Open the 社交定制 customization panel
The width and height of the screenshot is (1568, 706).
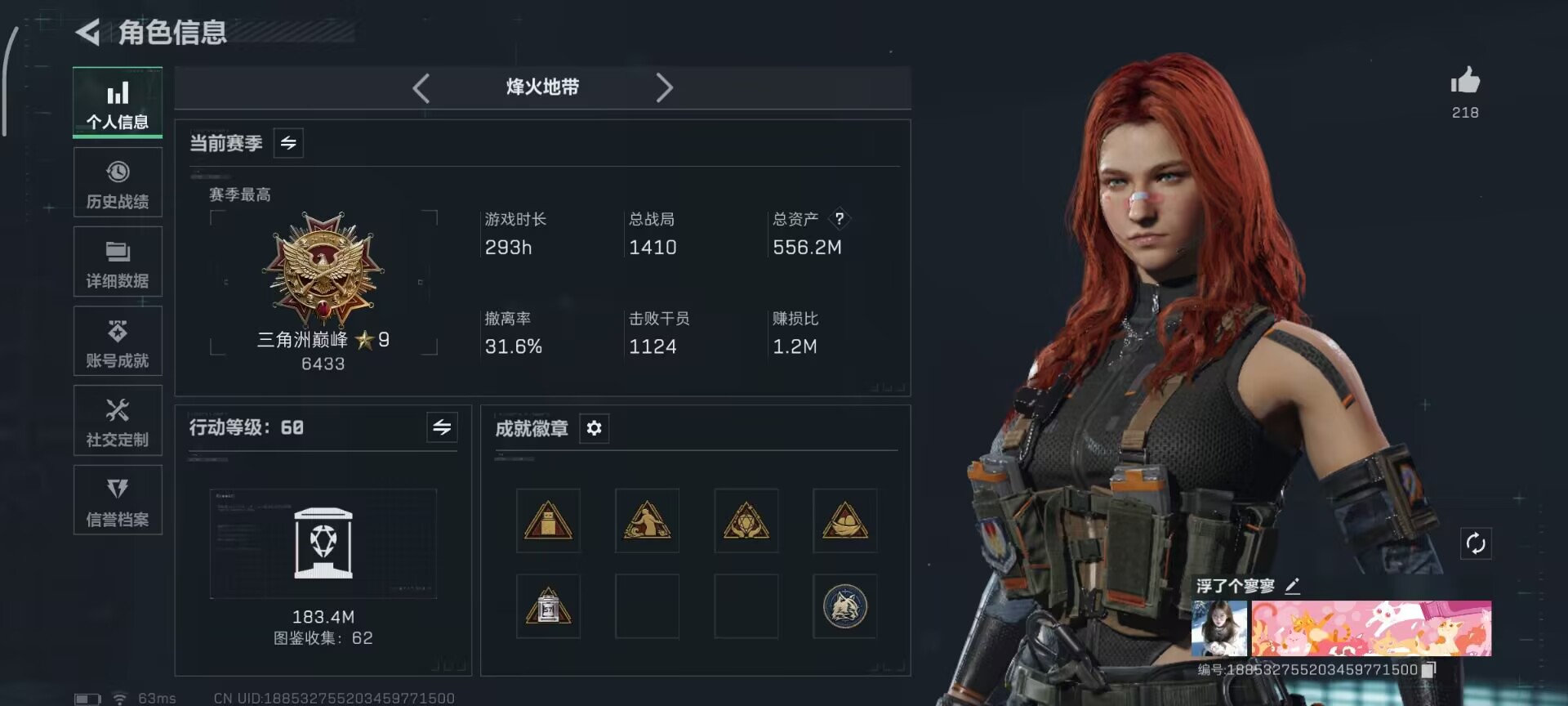point(118,420)
